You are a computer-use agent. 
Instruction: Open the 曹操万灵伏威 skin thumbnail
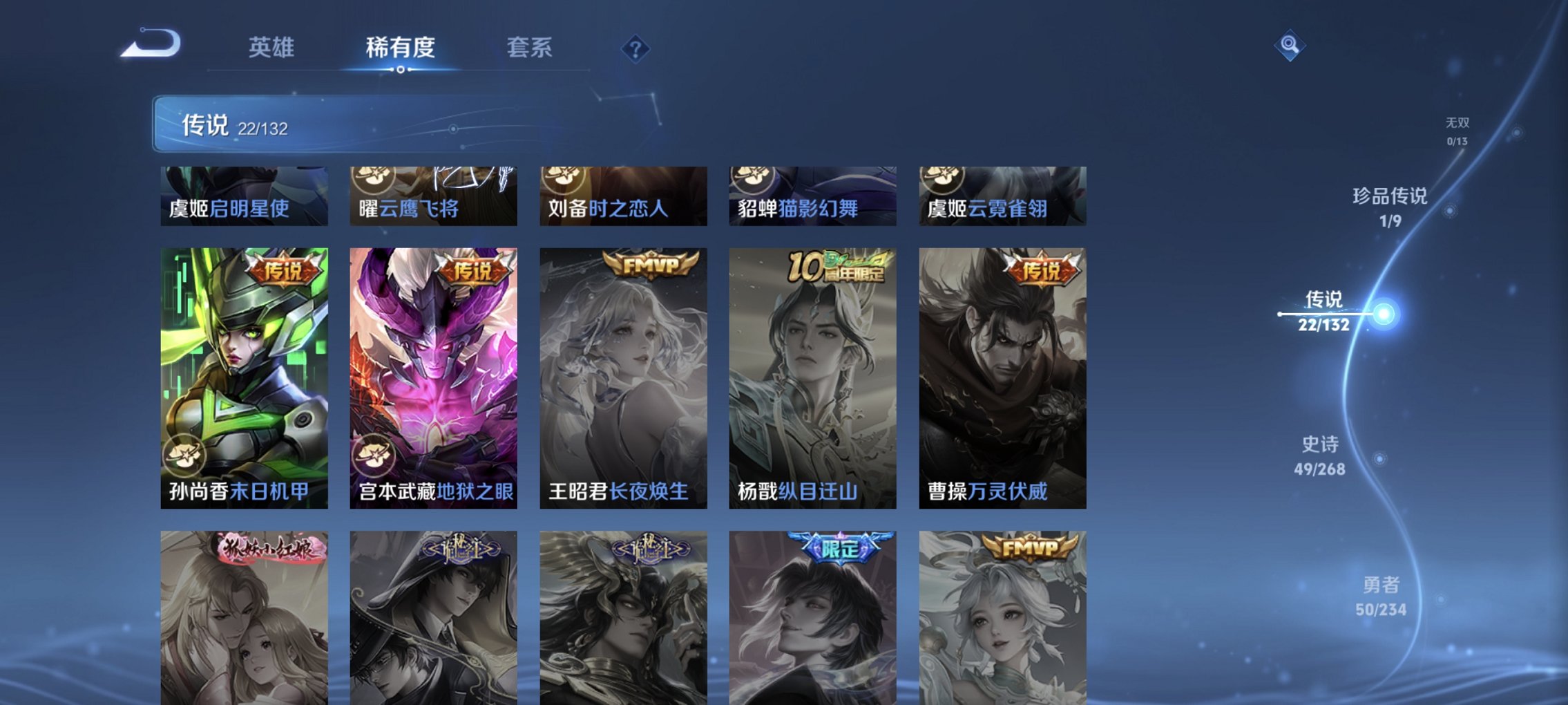pos(1002,380)
